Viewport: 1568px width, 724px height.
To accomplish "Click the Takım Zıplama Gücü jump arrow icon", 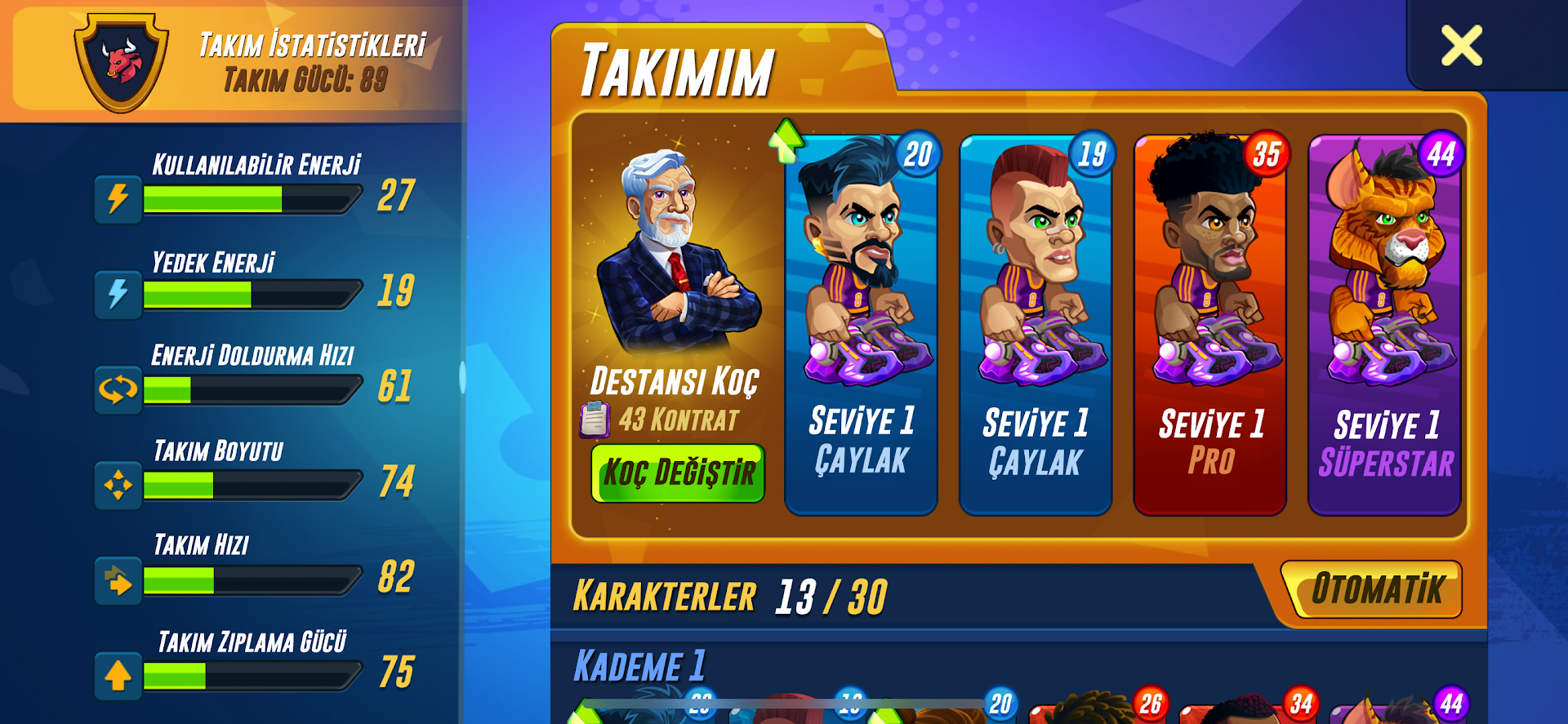I will point(117,675).
